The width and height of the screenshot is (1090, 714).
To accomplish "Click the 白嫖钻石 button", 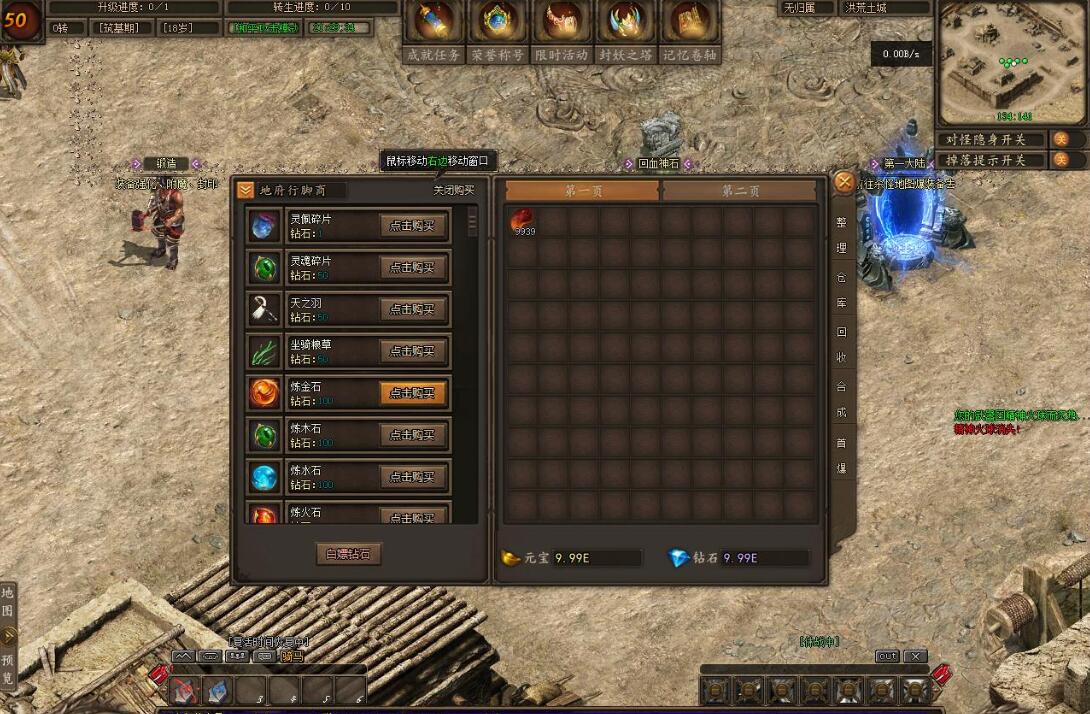I will tap(348, 553).
